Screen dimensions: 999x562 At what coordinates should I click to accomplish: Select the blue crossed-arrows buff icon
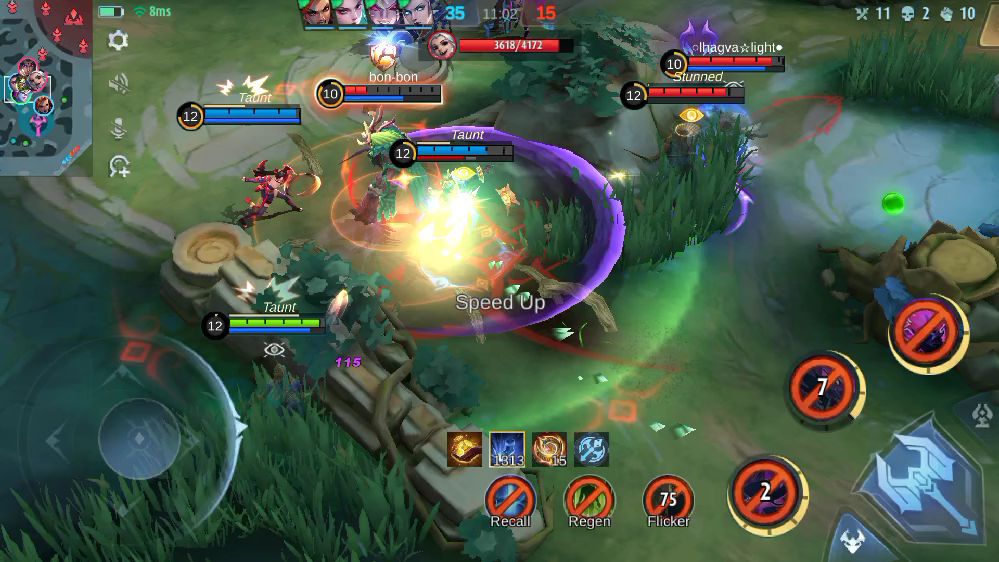592,450
